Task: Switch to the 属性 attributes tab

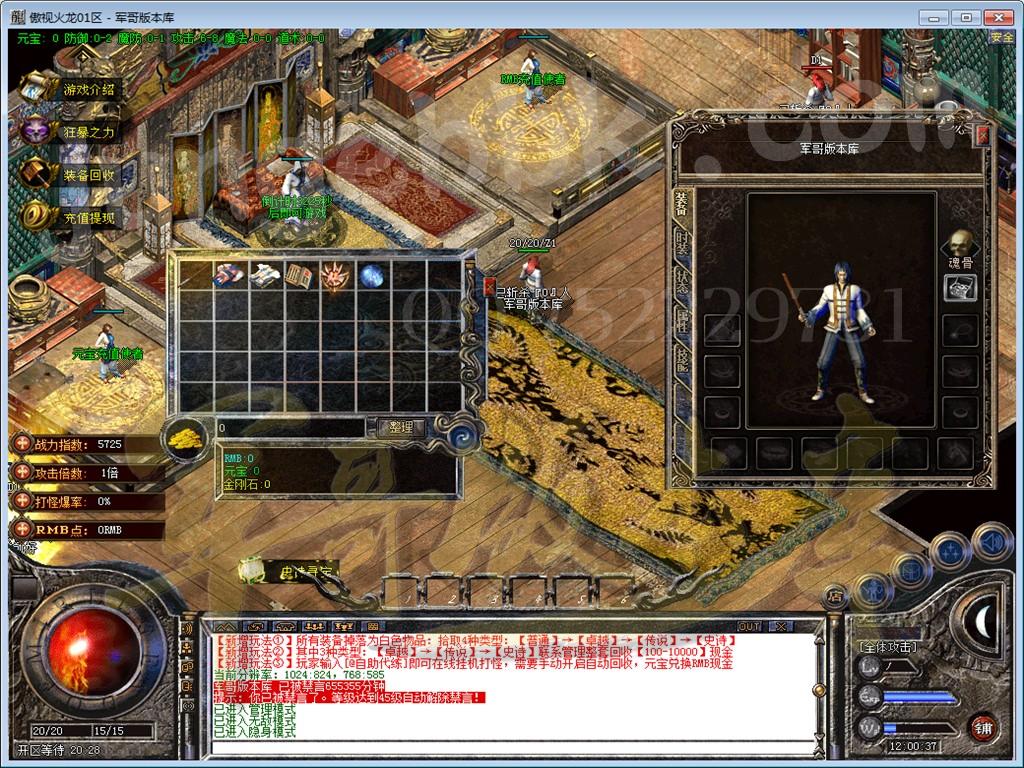Action: click(x=682, y=320)
